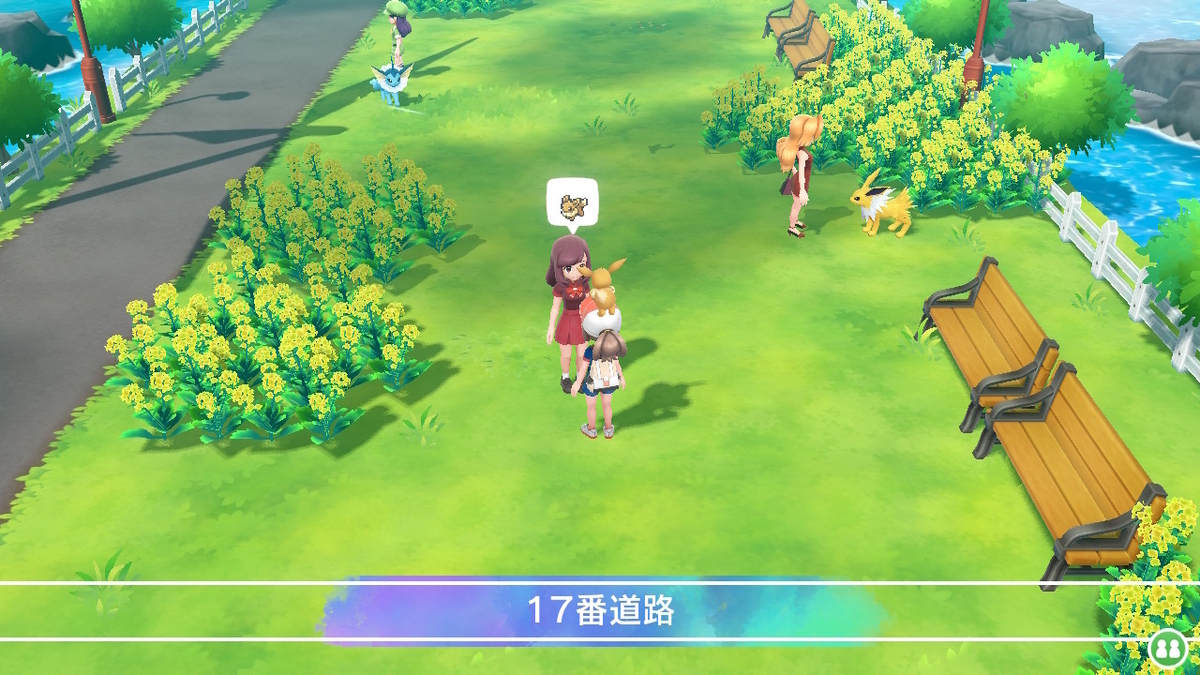
Task: Click the green two-player support icon
Action: (1166, 647)
